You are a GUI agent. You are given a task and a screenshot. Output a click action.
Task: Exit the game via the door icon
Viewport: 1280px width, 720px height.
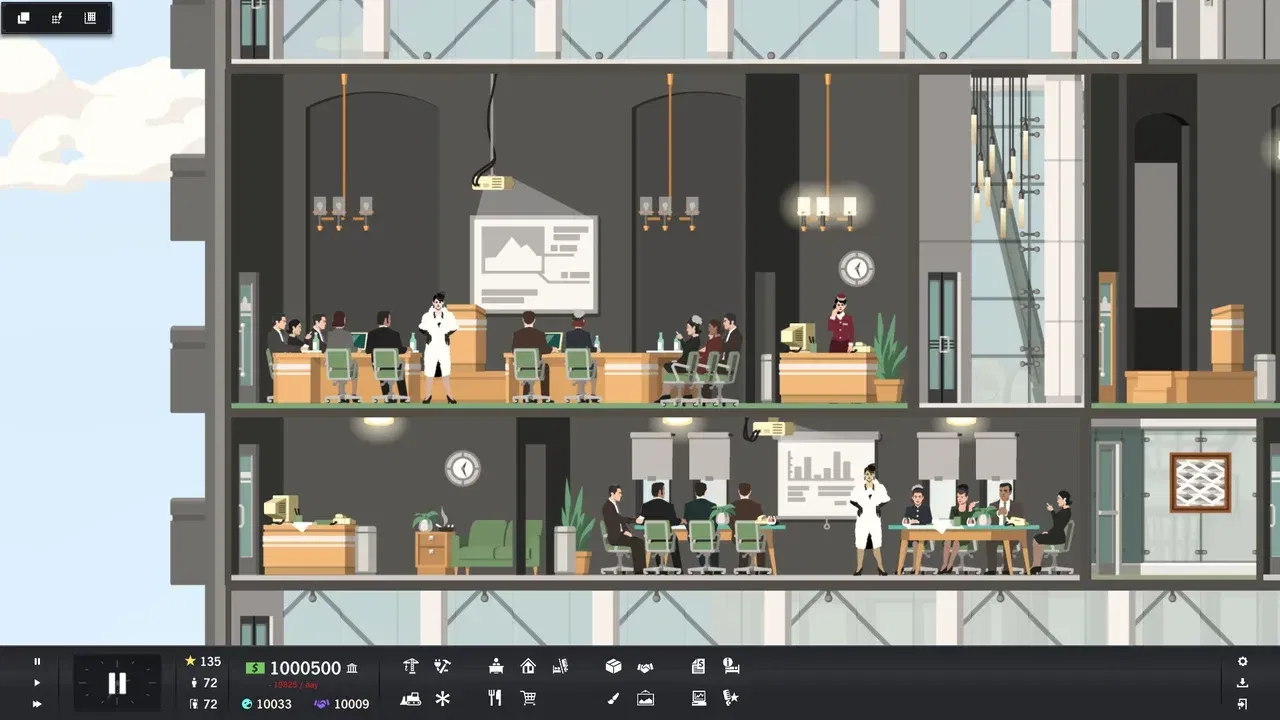1242,703
